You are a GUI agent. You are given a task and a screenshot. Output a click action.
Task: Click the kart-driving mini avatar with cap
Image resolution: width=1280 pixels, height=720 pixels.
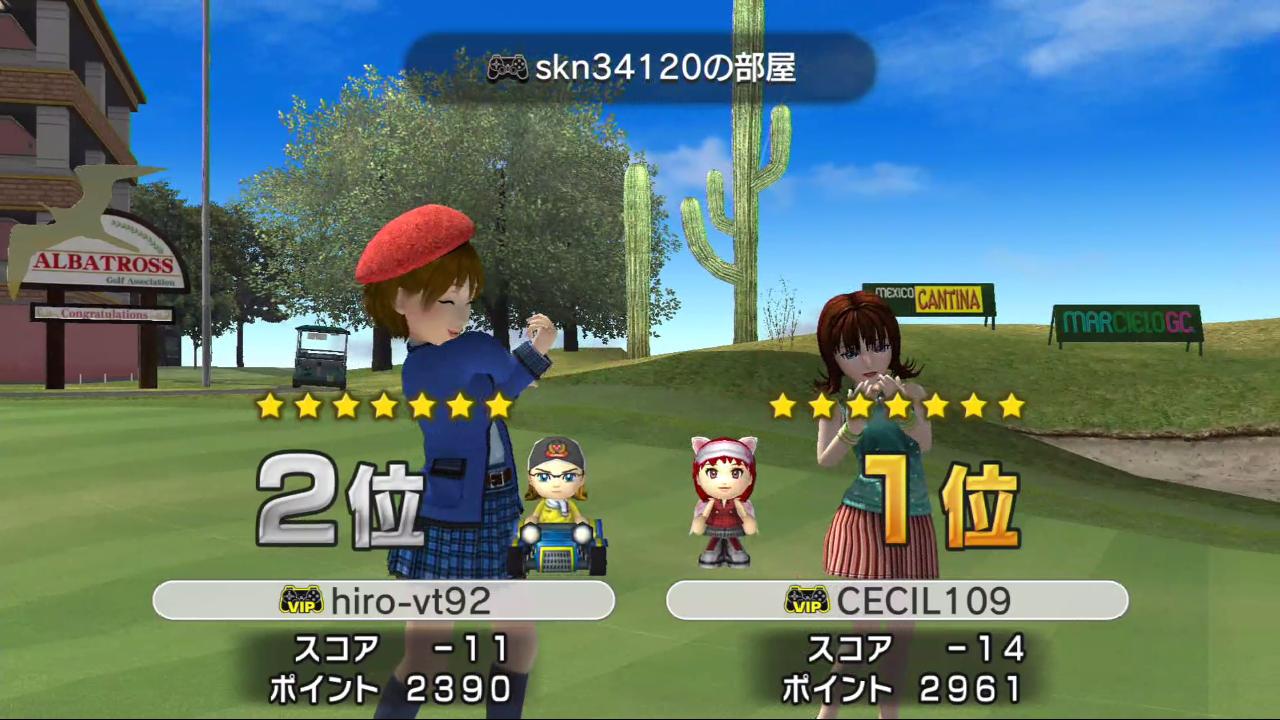click(x=556, y=506)
